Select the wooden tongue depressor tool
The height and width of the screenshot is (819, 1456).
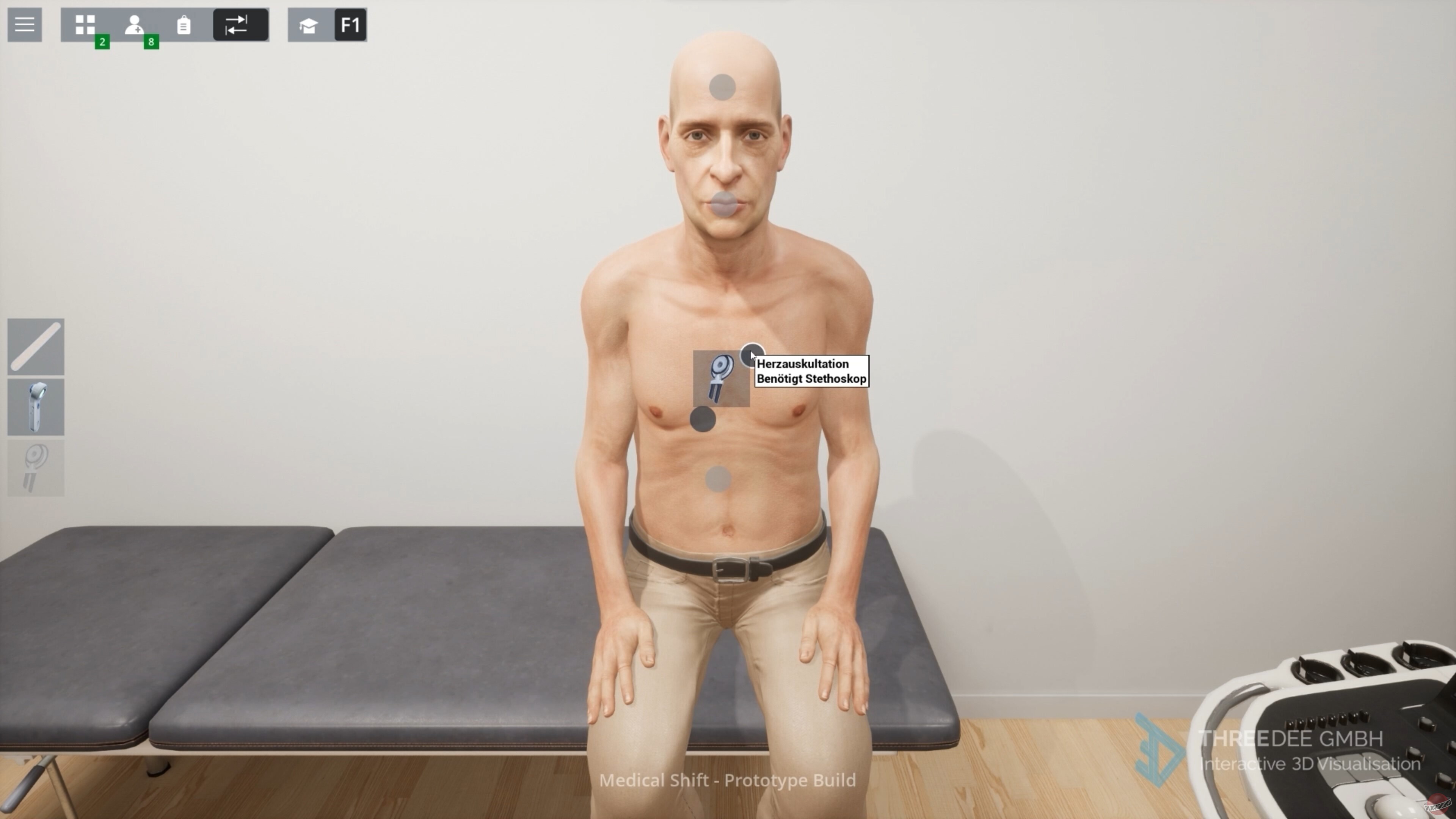pos(35,346)
